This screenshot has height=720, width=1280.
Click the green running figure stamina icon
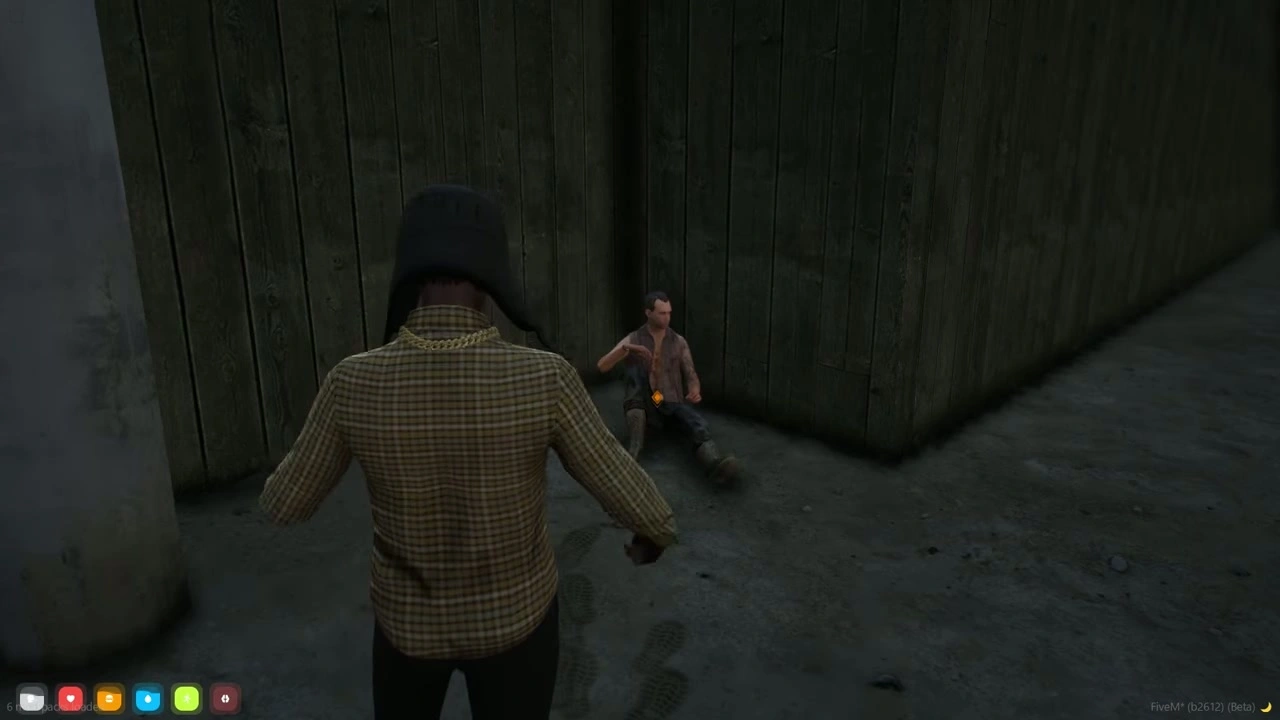[x=187, y=699]
